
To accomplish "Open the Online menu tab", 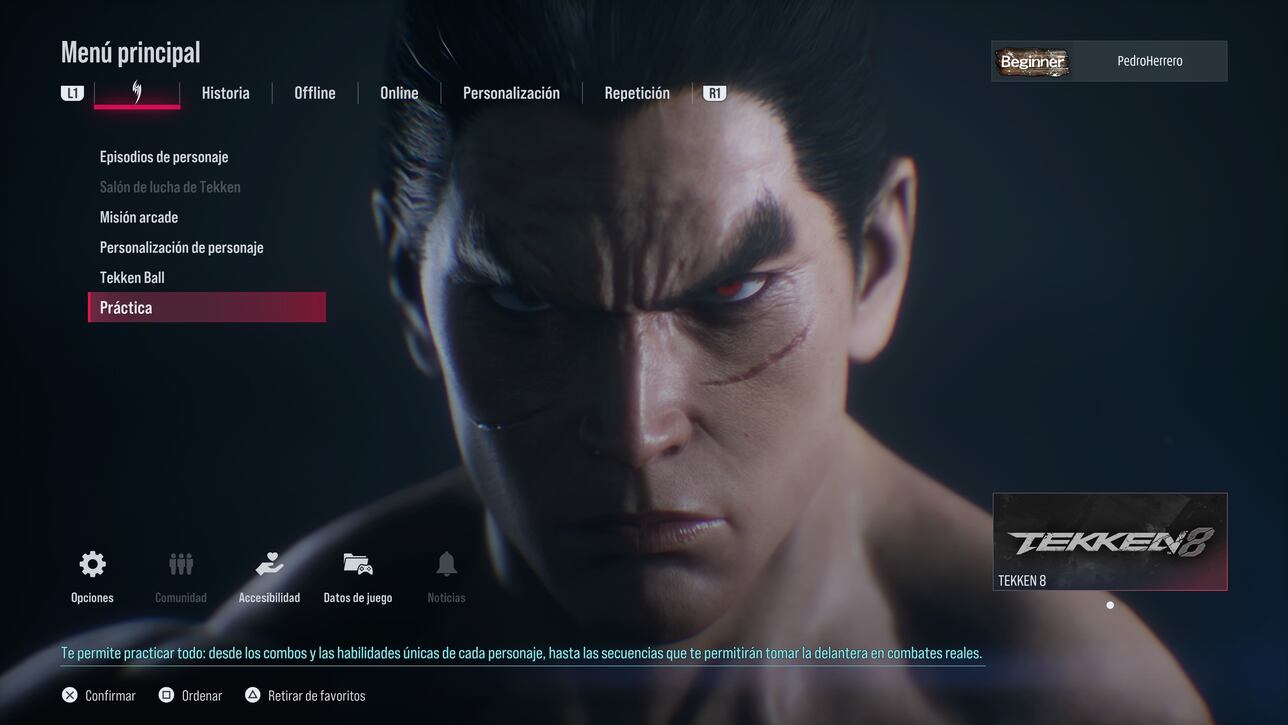I will tap(399, 92).
